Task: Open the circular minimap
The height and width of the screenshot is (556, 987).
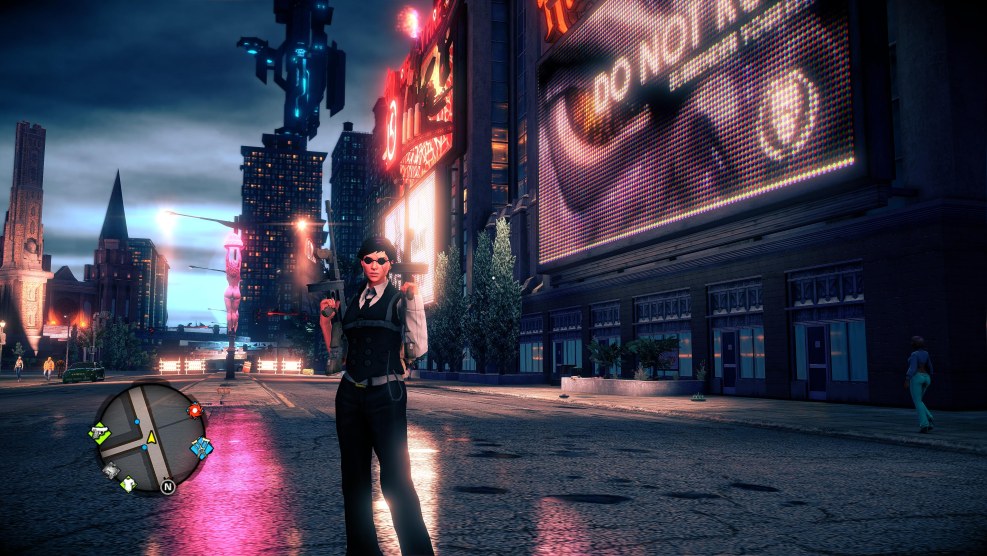Action: point(149,437)
